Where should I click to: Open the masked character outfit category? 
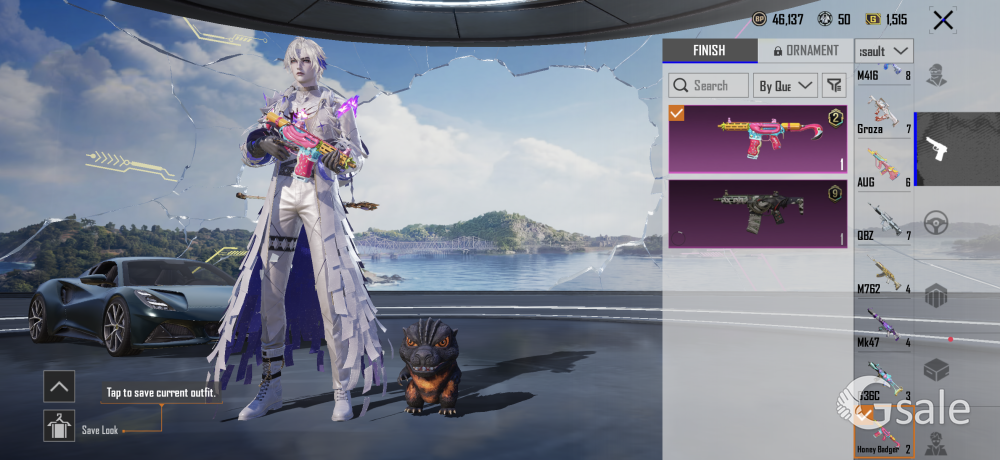click(x=937, y=75)
